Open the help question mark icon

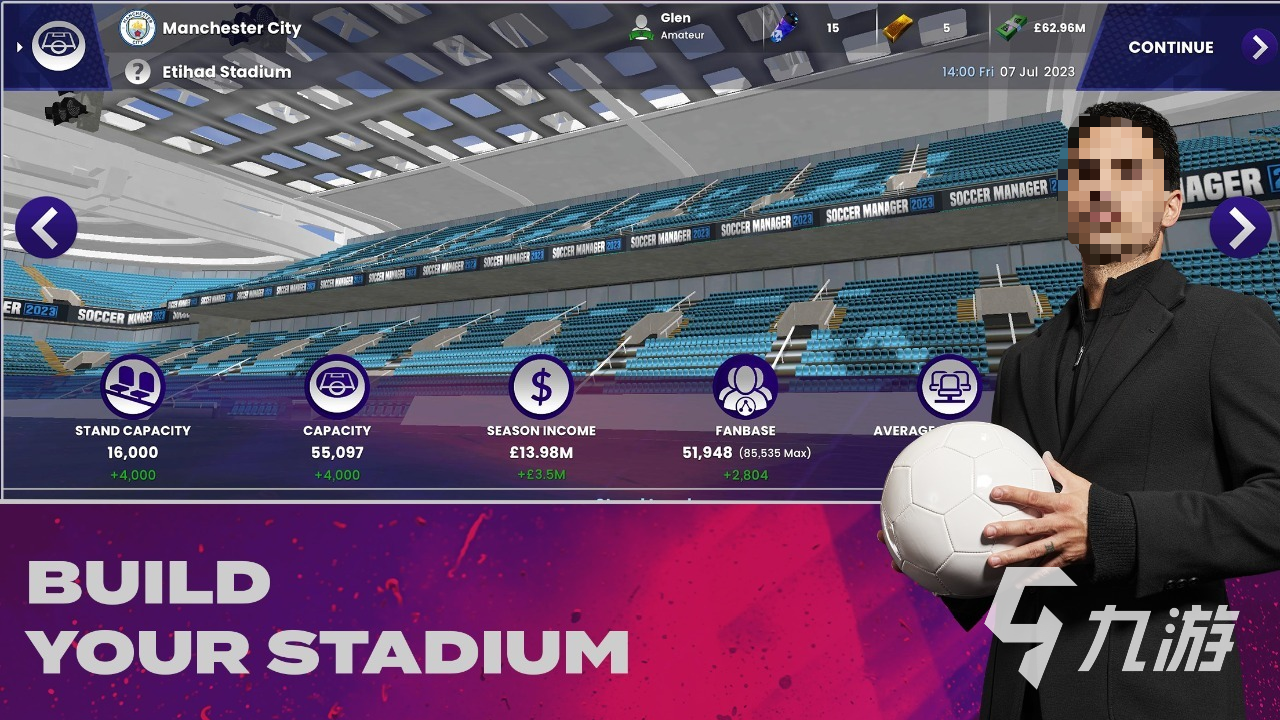(x=138, y=72)
